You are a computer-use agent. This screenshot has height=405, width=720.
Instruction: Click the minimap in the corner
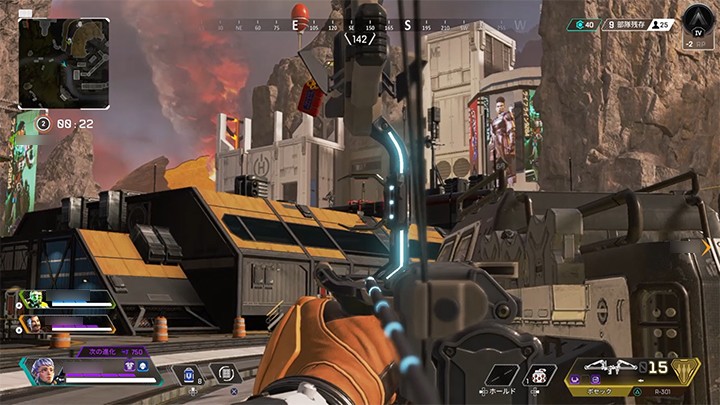[x=65, y=63]
